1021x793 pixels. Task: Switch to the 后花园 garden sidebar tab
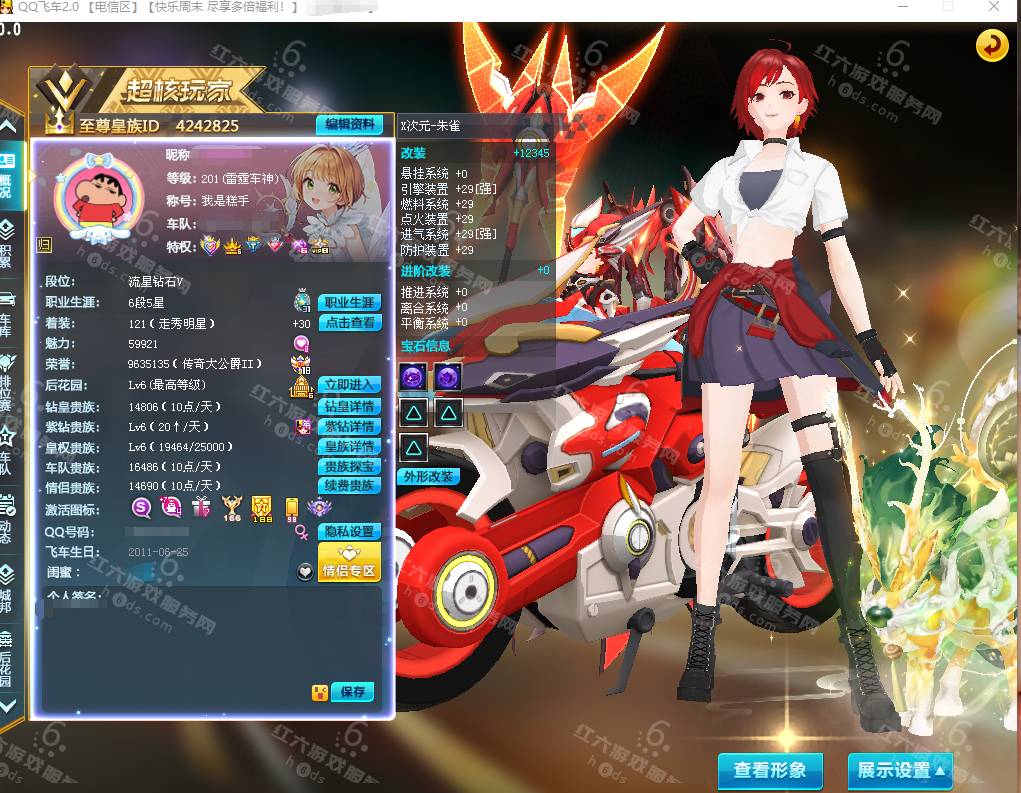click(6, 658)
